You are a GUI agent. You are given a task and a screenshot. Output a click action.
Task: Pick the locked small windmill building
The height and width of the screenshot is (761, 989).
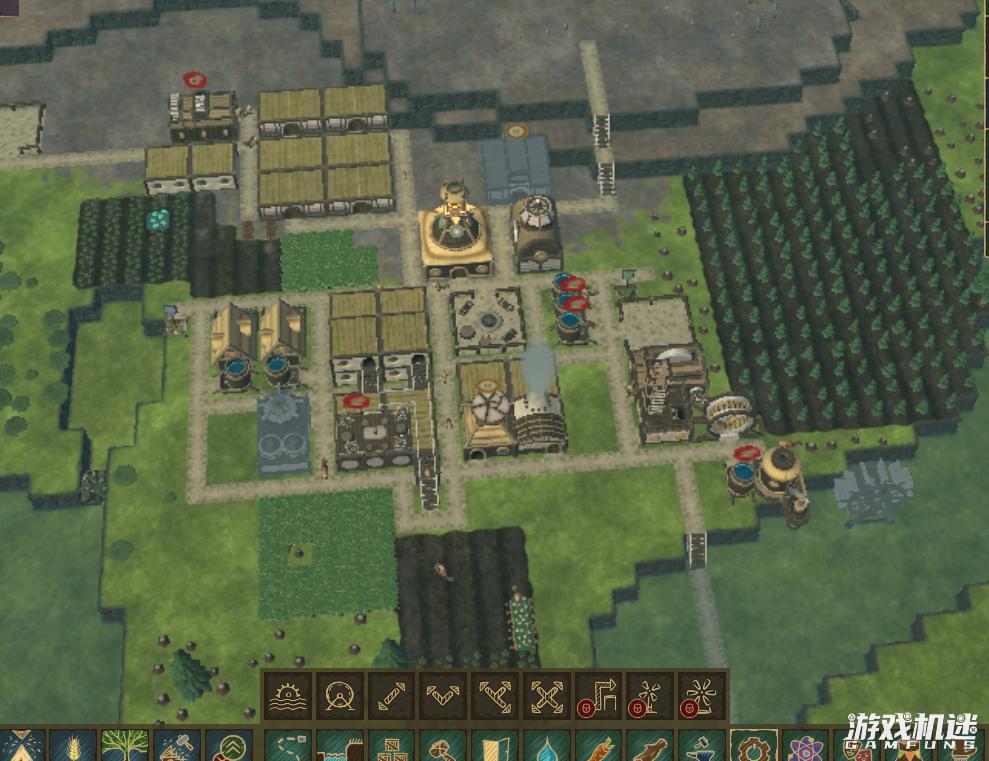coord(650,696)
